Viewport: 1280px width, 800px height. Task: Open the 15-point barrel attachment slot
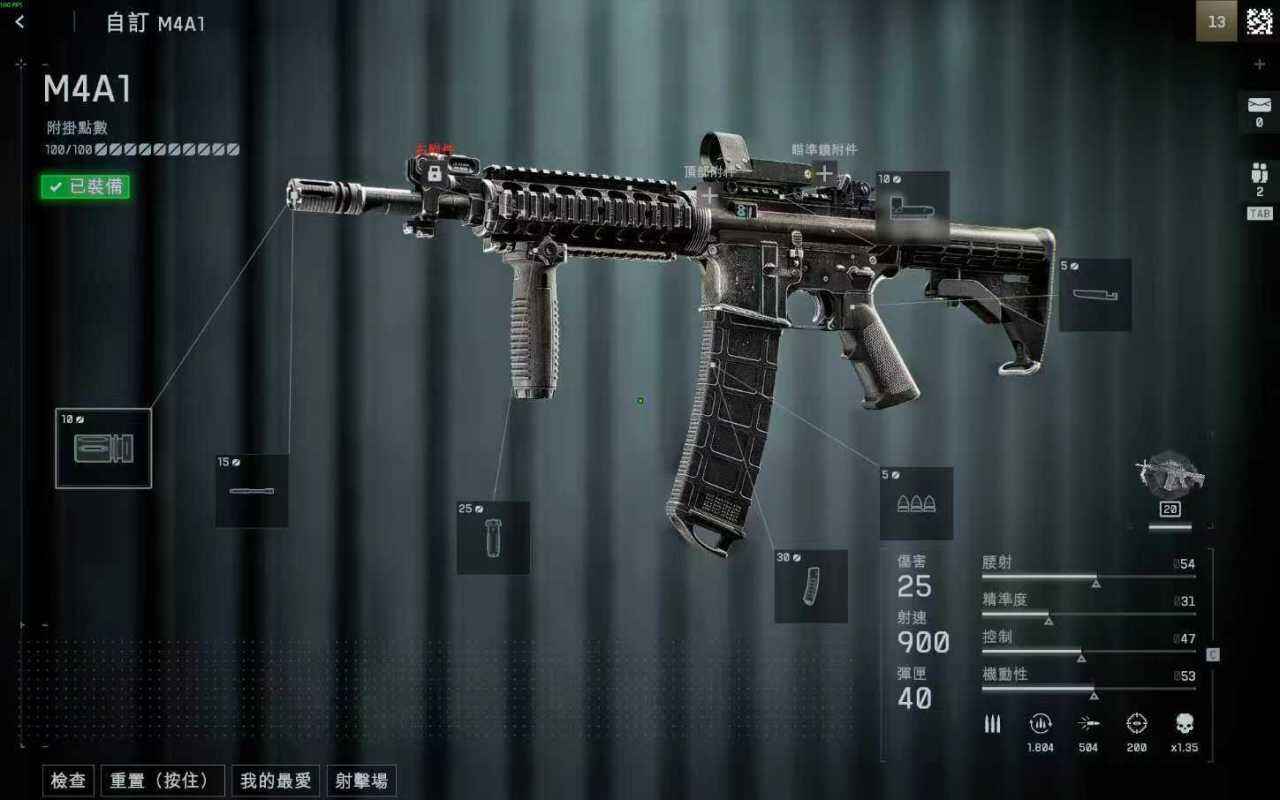point(252,490)
